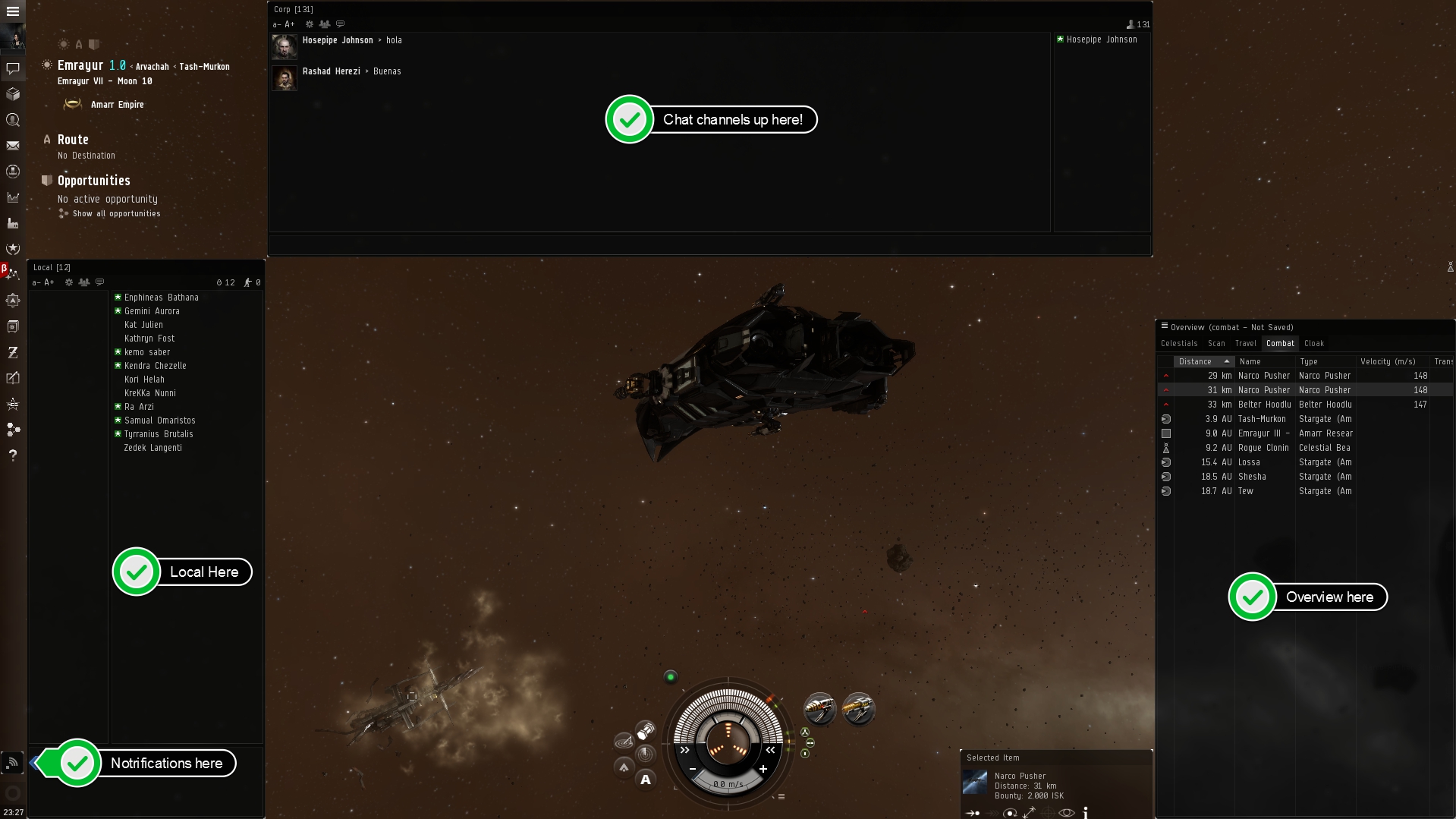Look at selected item with the eye icon

(x=1065, y=812)
